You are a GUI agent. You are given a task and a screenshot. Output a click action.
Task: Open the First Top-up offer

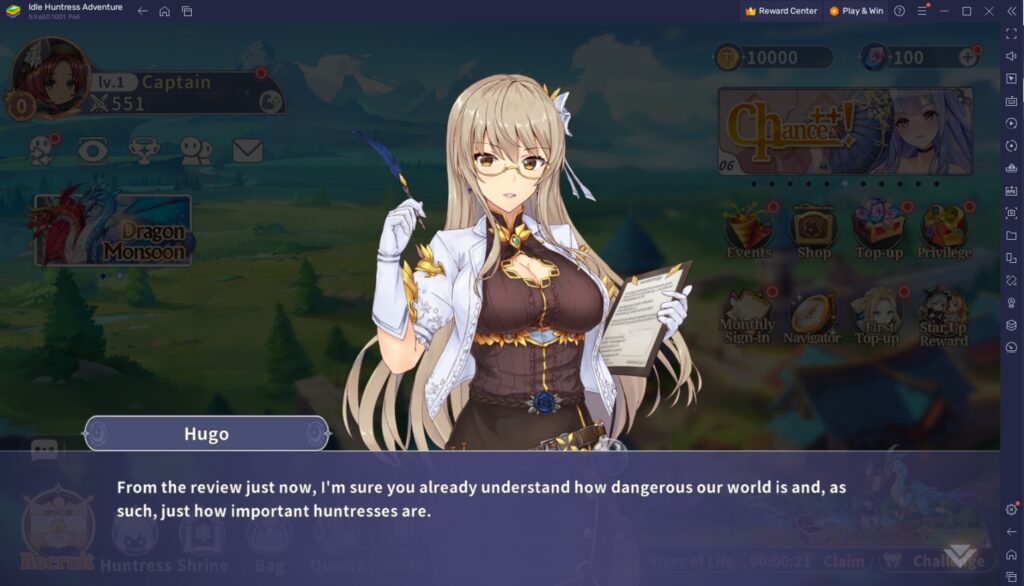click(877, 315)
